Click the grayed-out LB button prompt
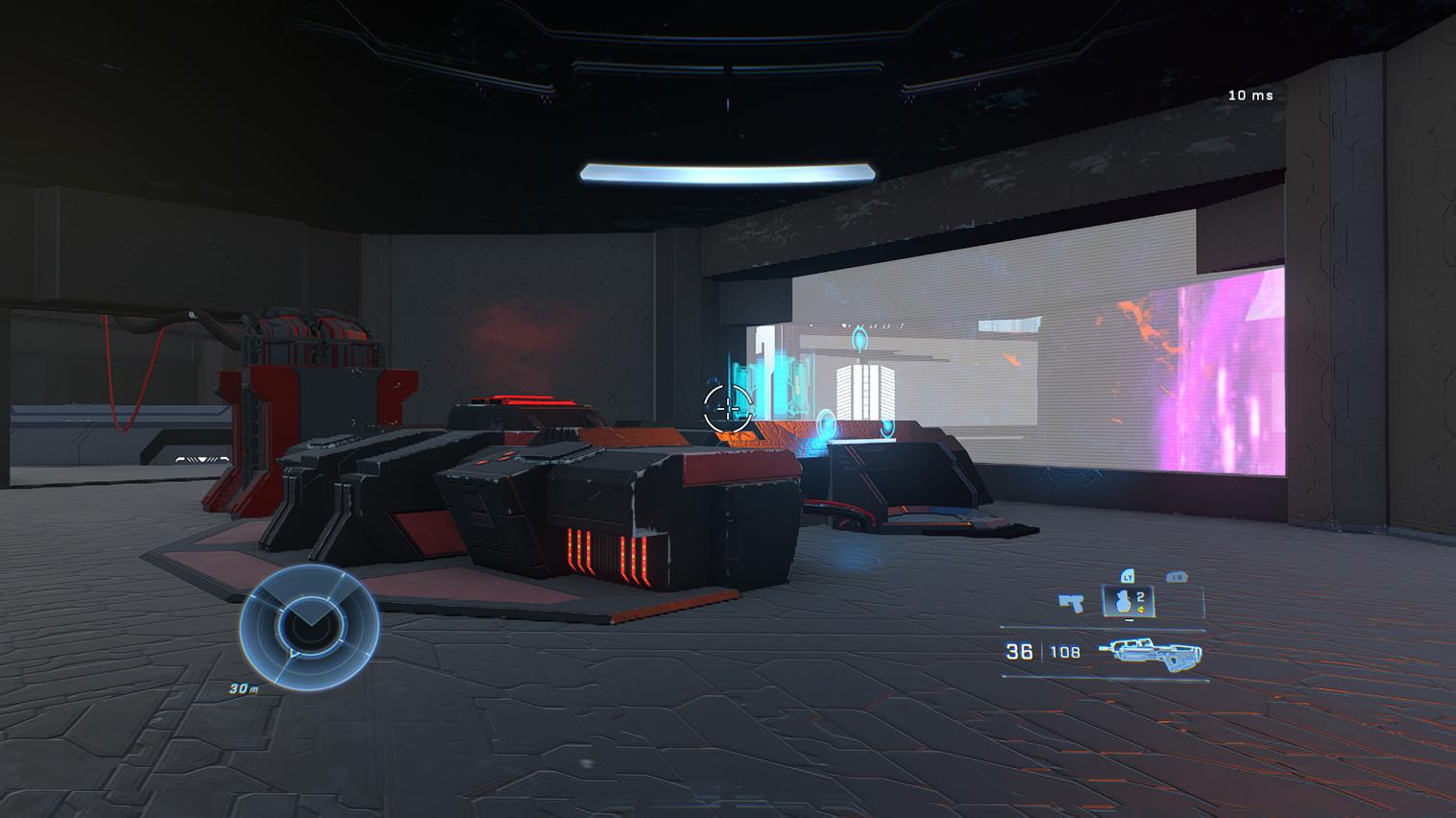This screenshot has width=1456, height=818. 1177,576
